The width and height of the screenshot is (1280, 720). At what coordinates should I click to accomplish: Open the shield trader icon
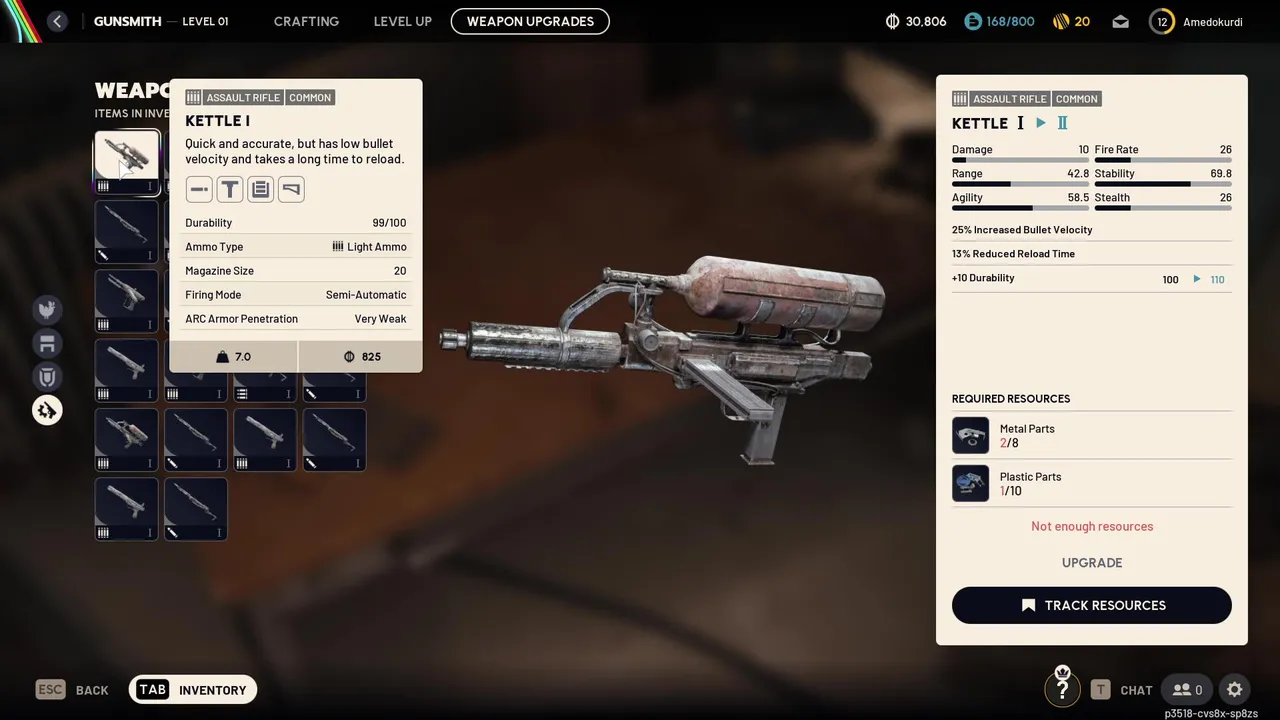click(47, 377)
